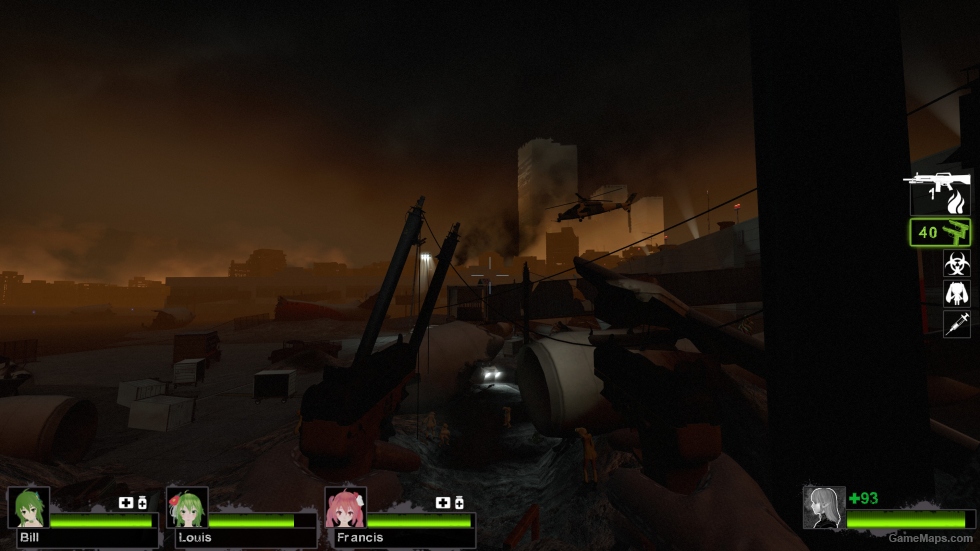Select the biohazard bile jar slot
This screenshot has height=551, width=980.
(x=956, y=264)
